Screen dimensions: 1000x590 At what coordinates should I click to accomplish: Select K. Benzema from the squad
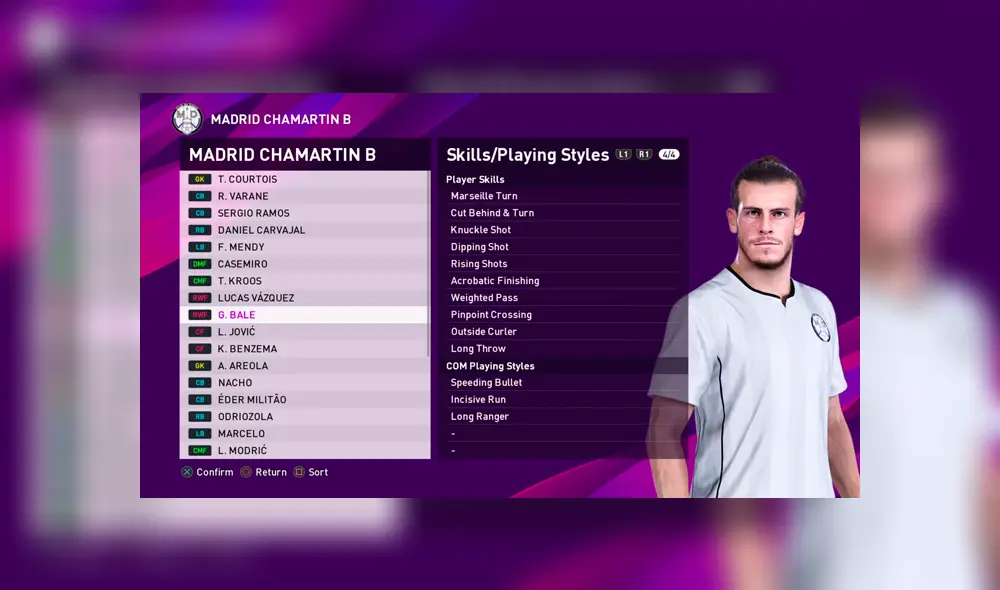coord(304,349)
